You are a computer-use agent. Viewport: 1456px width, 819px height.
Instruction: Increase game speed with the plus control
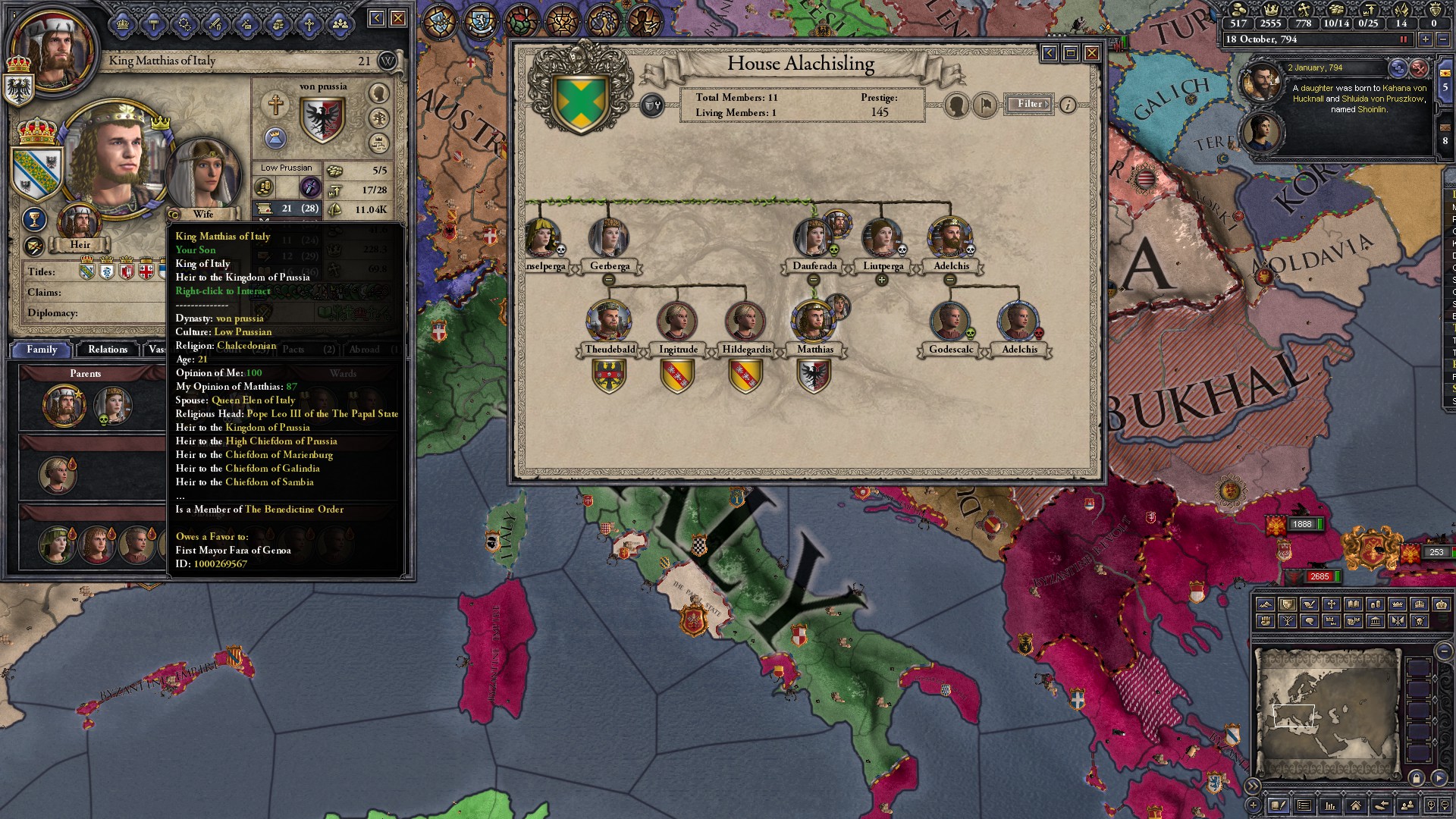coord(1426,39)
